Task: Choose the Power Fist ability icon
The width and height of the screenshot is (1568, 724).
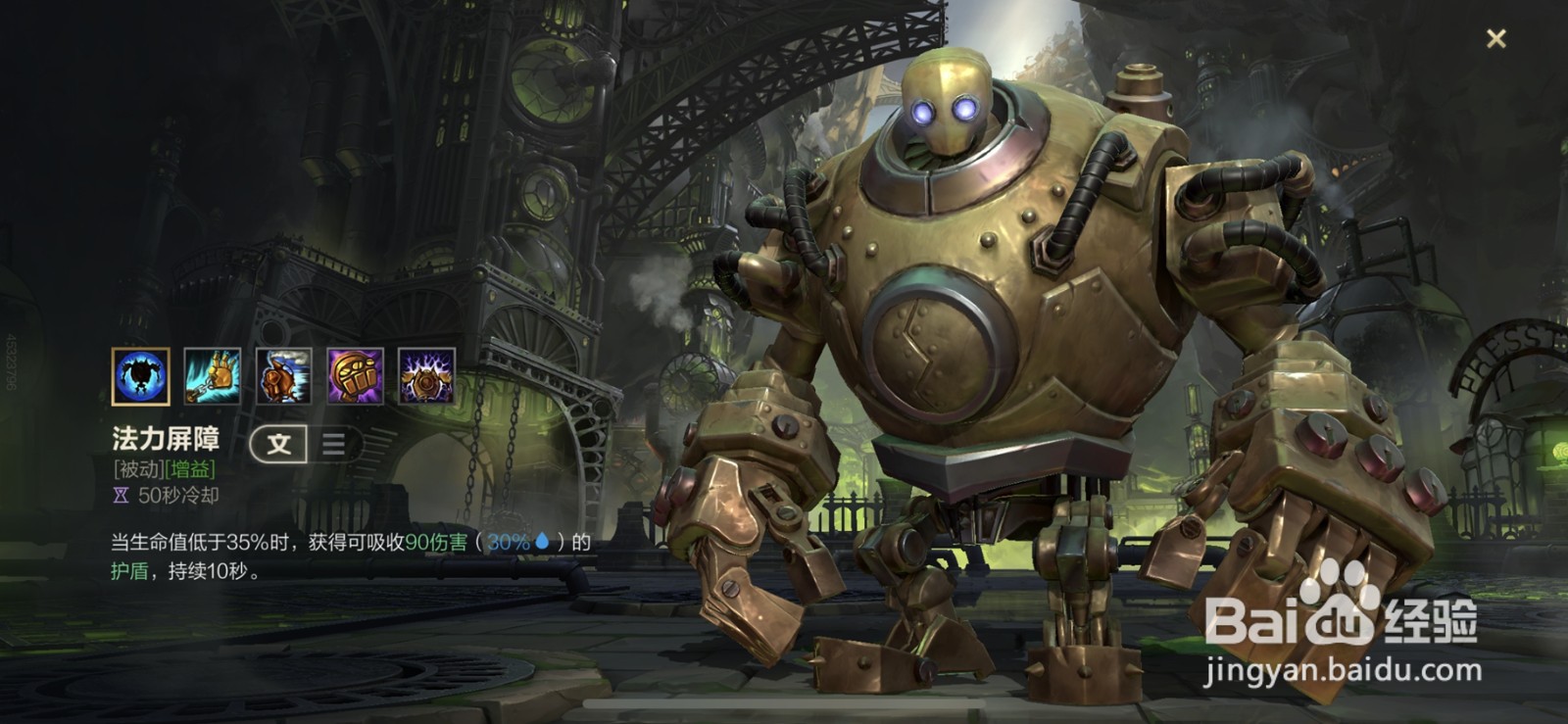Action: (x=355, y=376)
